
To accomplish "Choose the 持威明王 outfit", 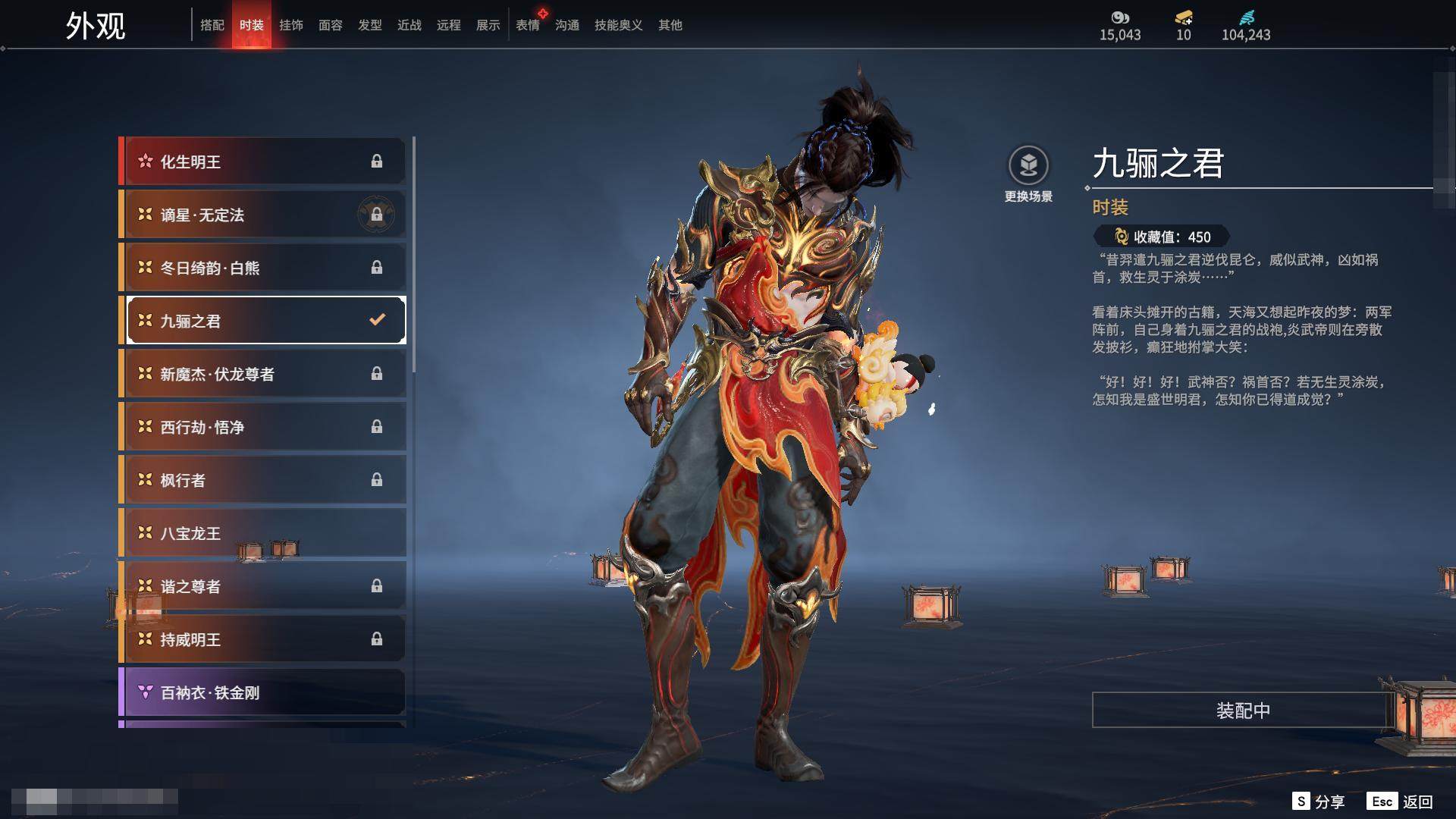I will point(262,639).
